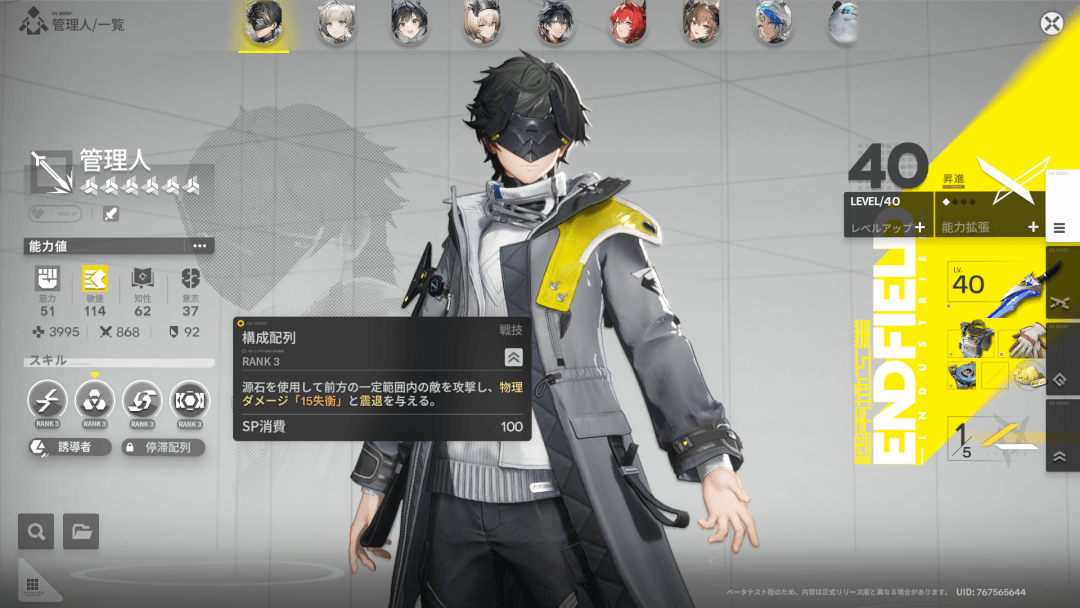The image size is (1080, 608).
Task: Show more 能力値 stats via the three-dots button
Action: coord(199,246)
